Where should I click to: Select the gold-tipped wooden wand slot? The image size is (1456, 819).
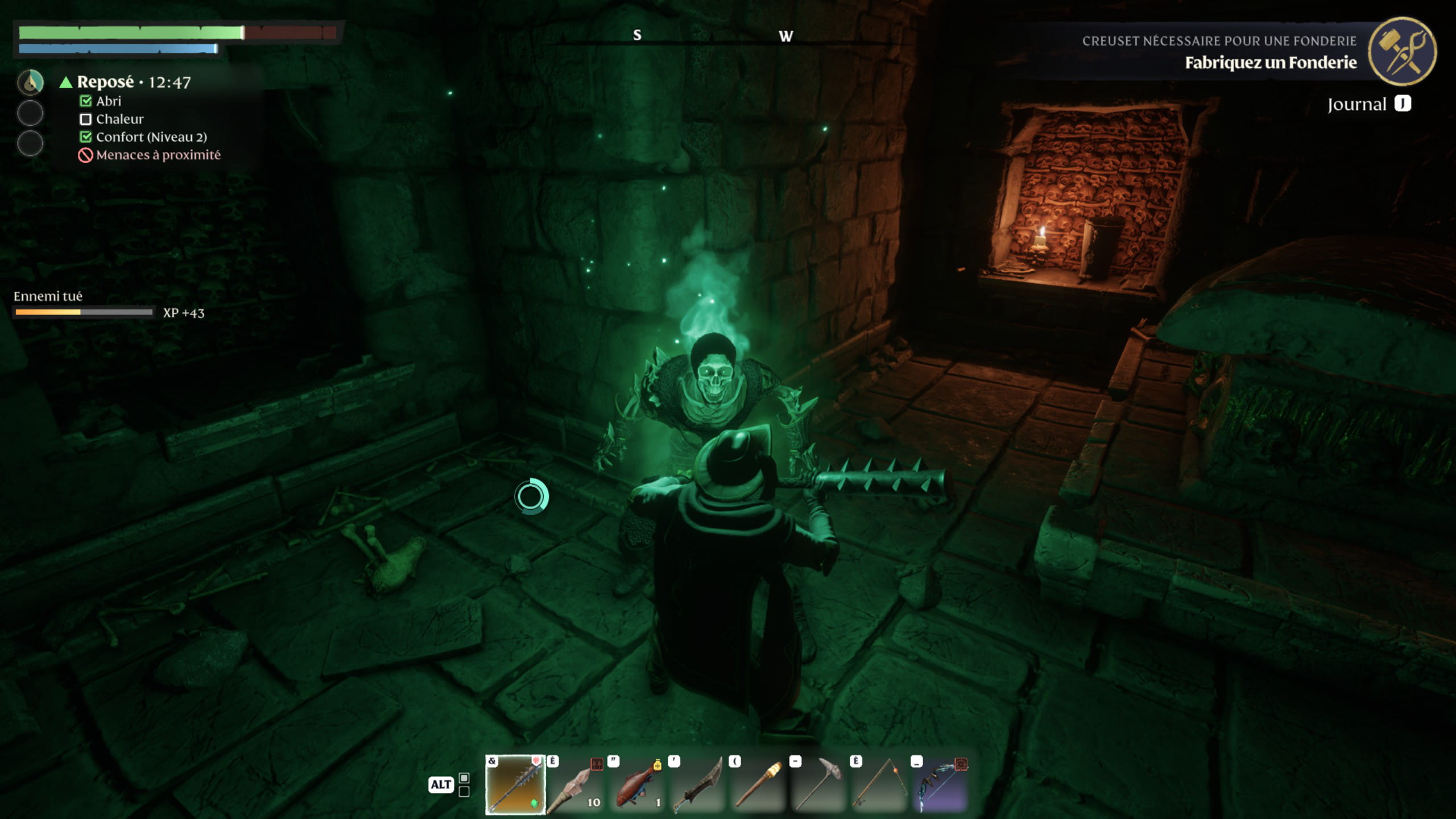click(758, 785)
